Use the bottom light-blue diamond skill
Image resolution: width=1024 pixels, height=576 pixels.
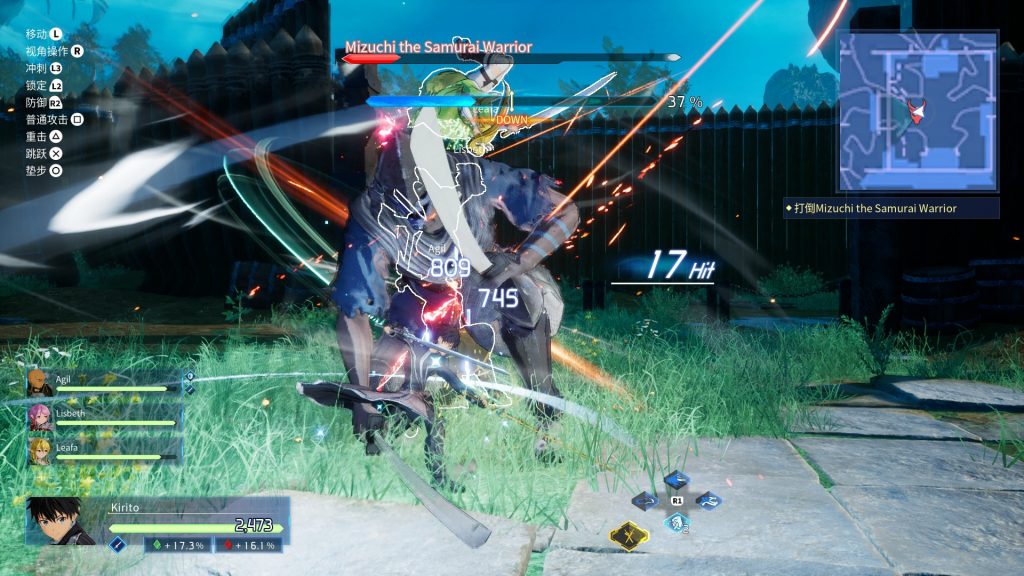click(x=676, y=521)
